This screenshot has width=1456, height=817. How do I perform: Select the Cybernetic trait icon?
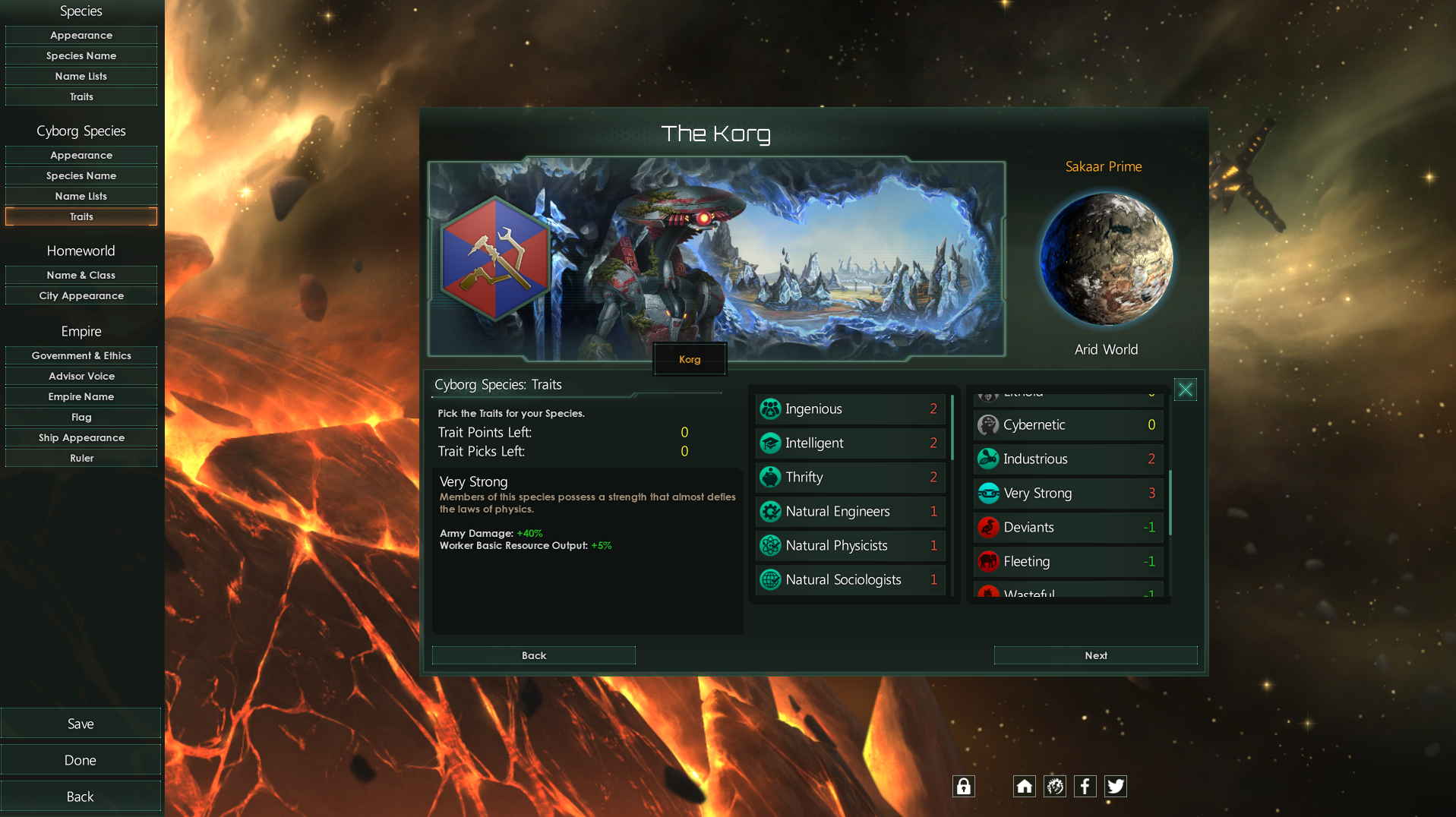pyautogui.click(x=987, y=424)
